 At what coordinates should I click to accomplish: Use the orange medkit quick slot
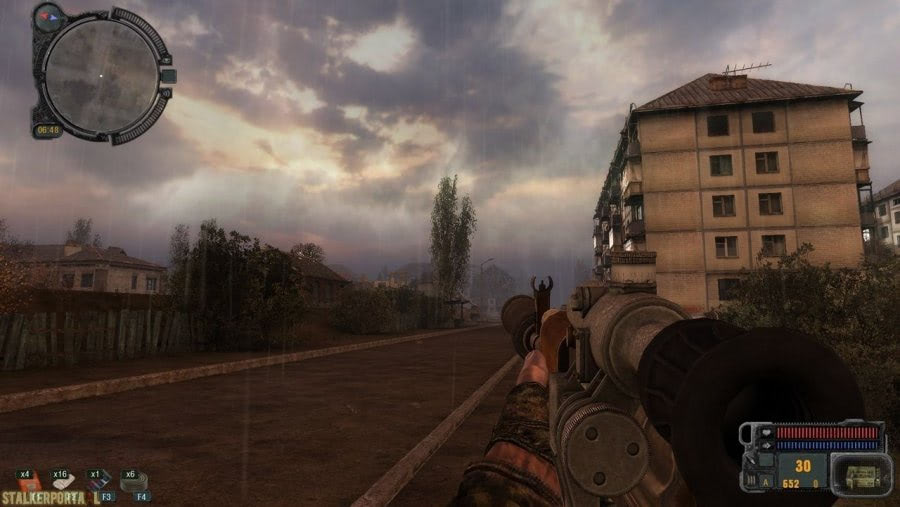point(28,482)
